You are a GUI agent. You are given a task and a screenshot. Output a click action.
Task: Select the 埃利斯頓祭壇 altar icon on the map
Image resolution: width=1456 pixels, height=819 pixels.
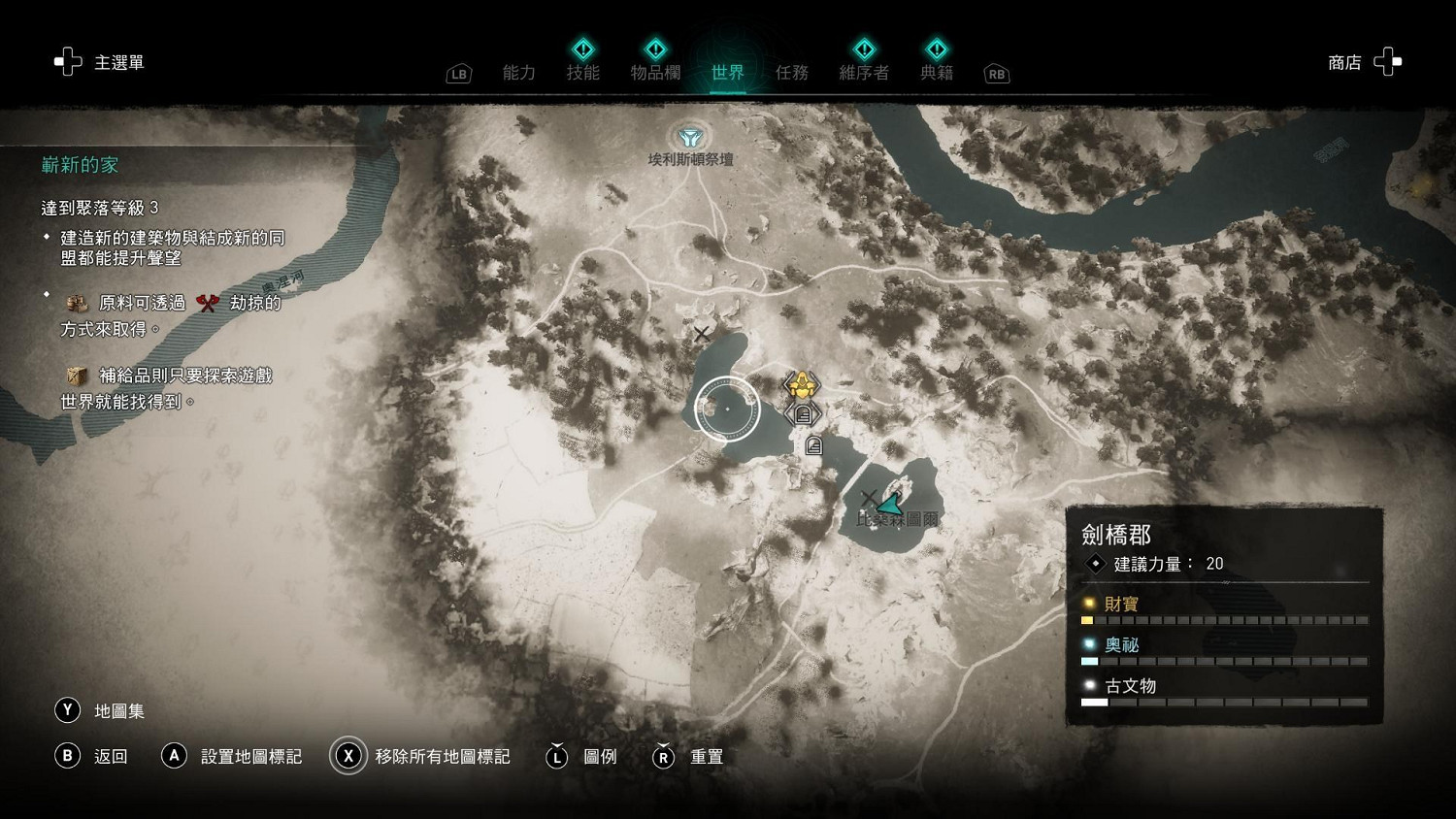(689, 137)
